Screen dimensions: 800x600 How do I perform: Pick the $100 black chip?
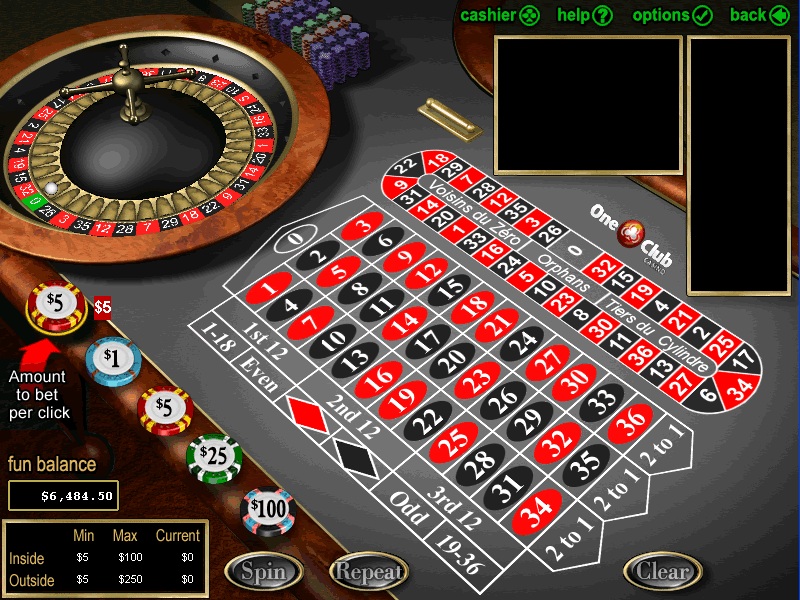(268, 509)
